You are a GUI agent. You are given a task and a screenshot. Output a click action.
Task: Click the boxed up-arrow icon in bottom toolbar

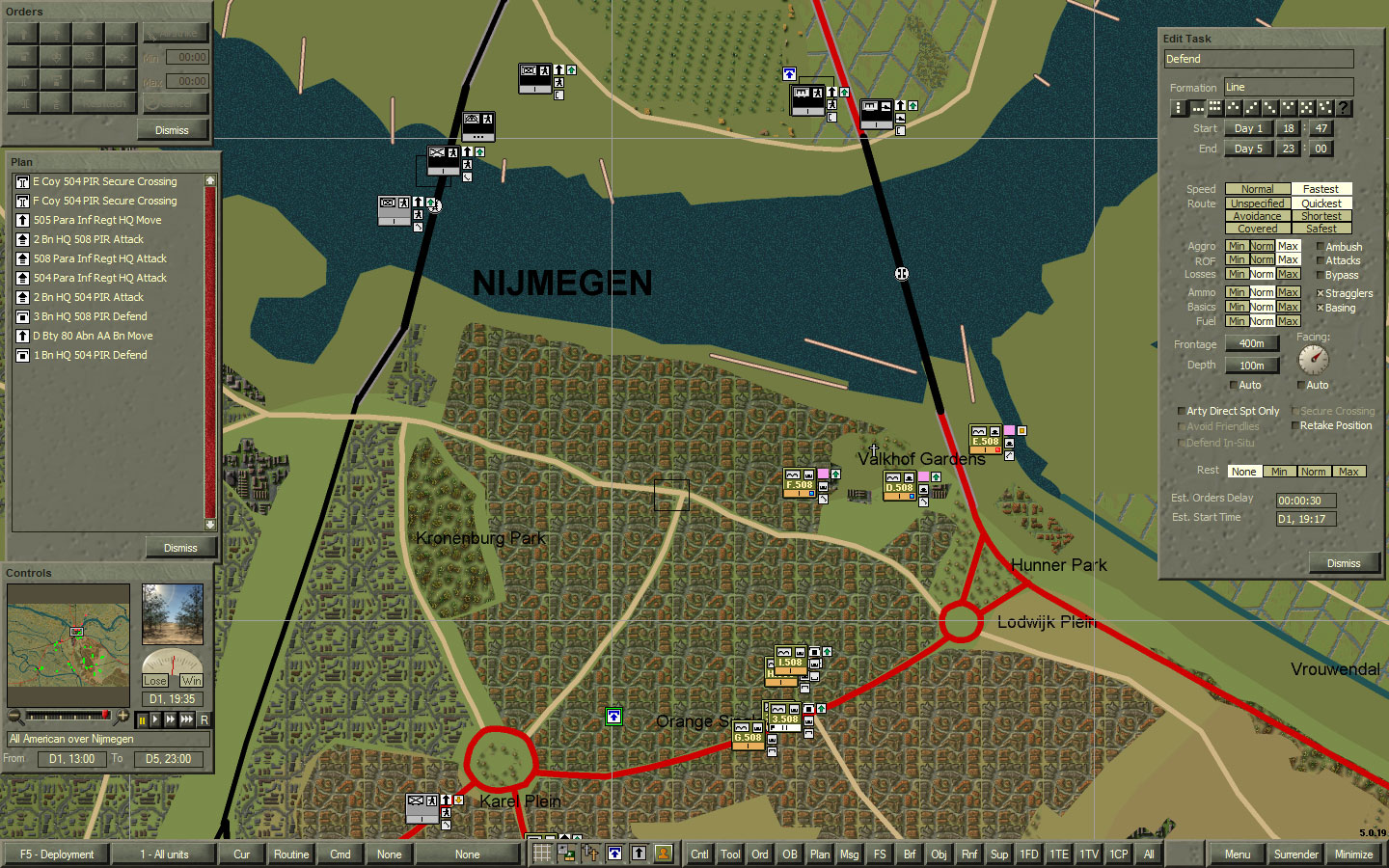click(x=614, y=854)
